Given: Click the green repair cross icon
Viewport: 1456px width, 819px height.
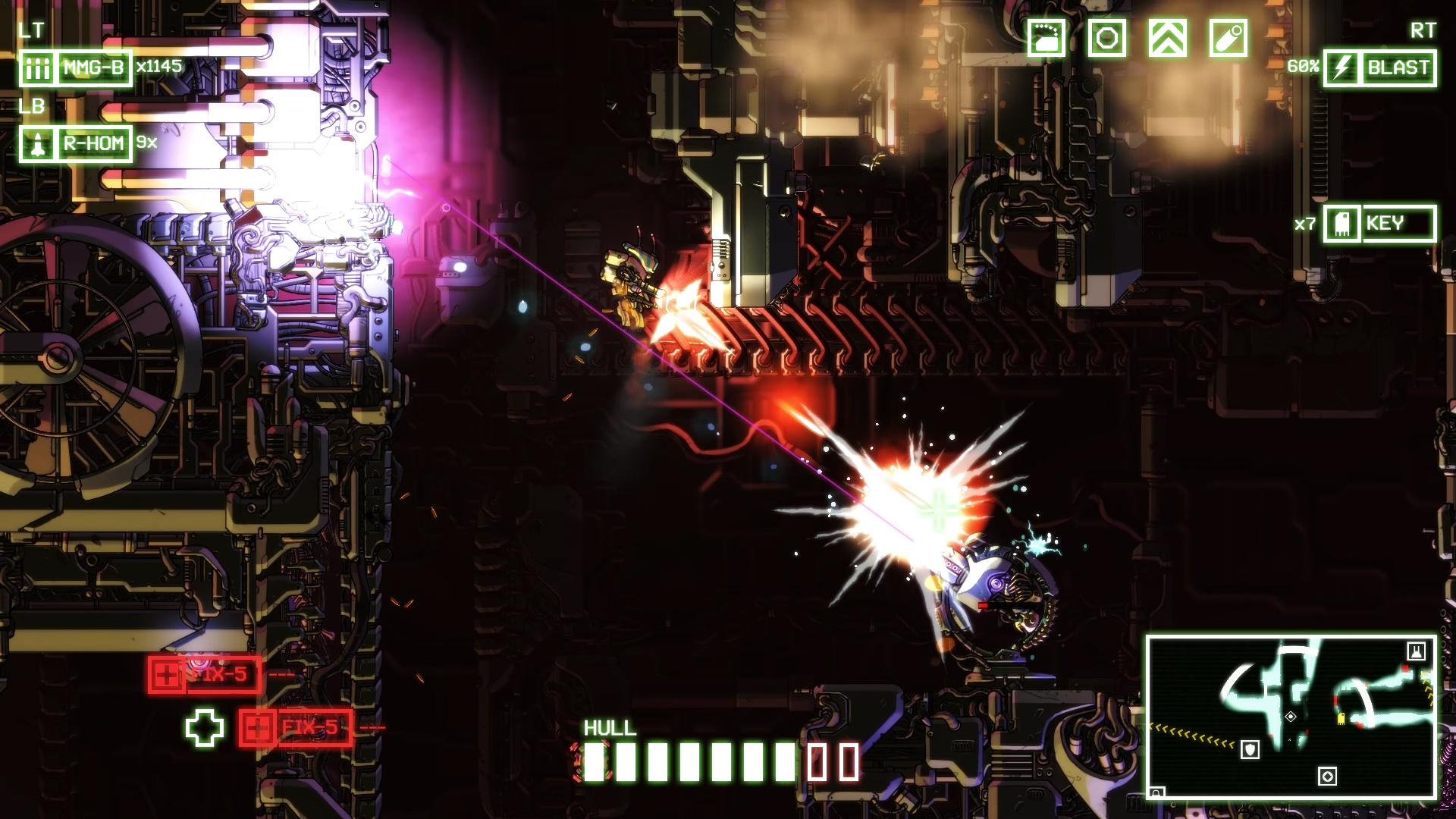Looking at the screenshot, I should 205,728.
